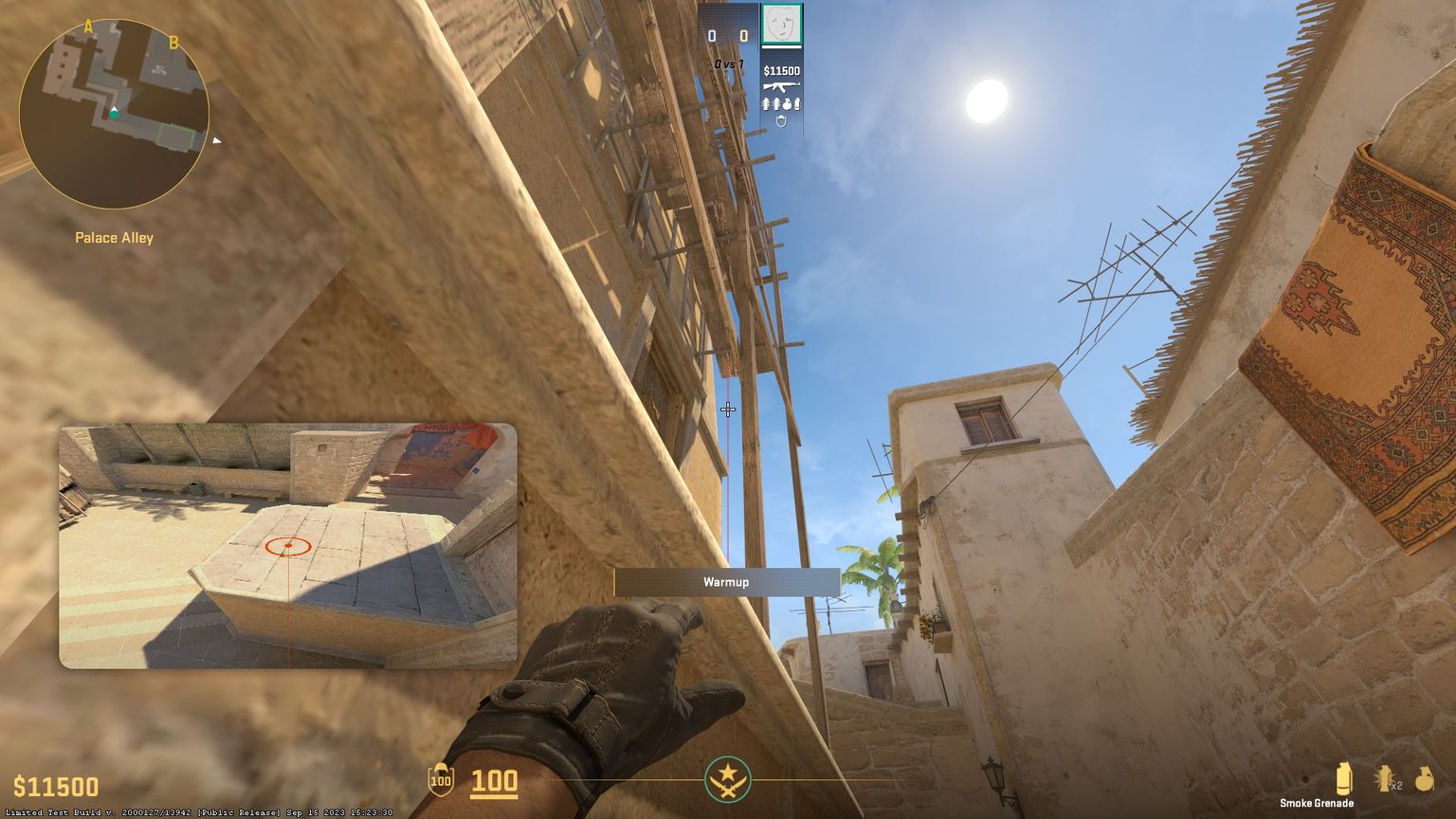Select the Warmup banner
The image size is (1456, 819).
[728, 582]
